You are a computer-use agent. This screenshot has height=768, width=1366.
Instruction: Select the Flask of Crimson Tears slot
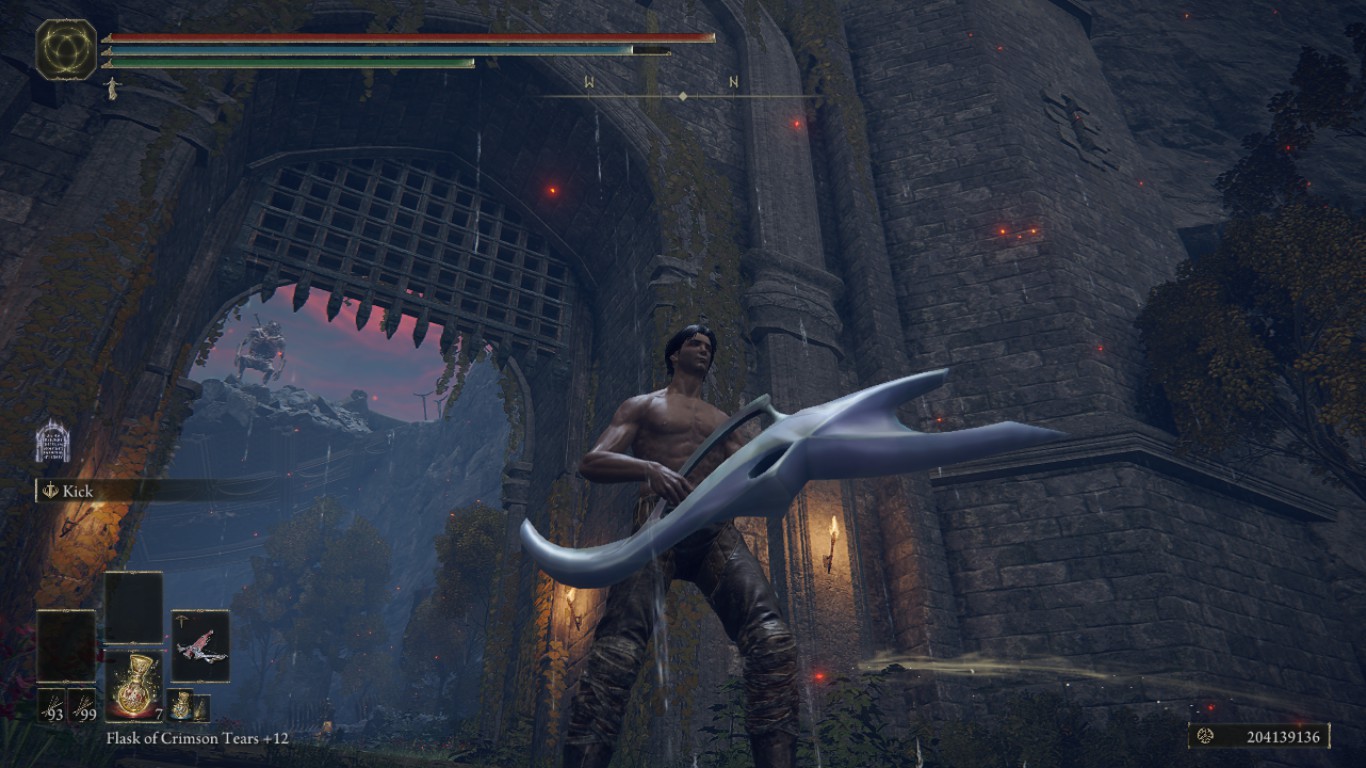[x=134, y=685]
